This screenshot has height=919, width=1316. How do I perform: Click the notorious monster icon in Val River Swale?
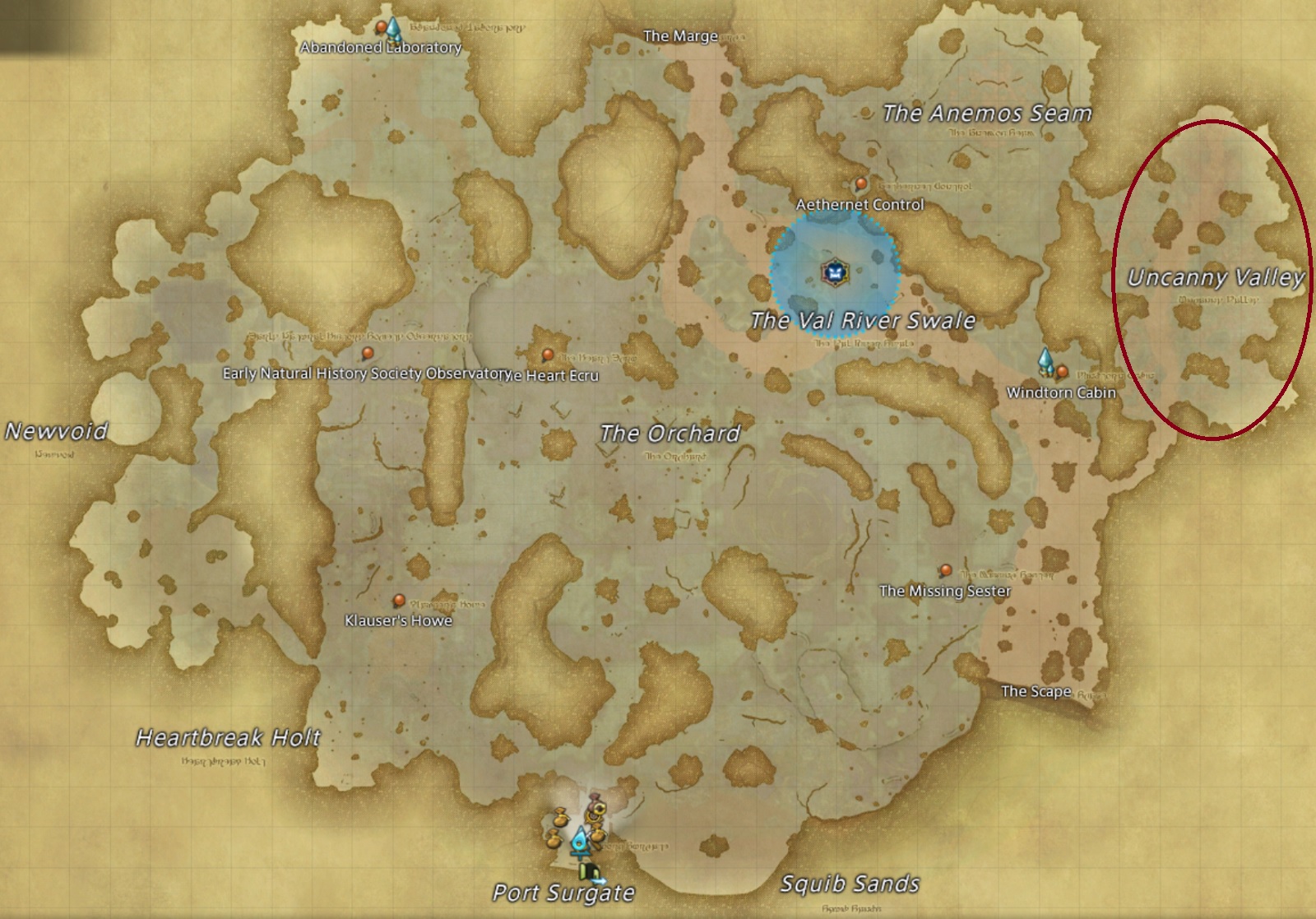pos(834,274)
